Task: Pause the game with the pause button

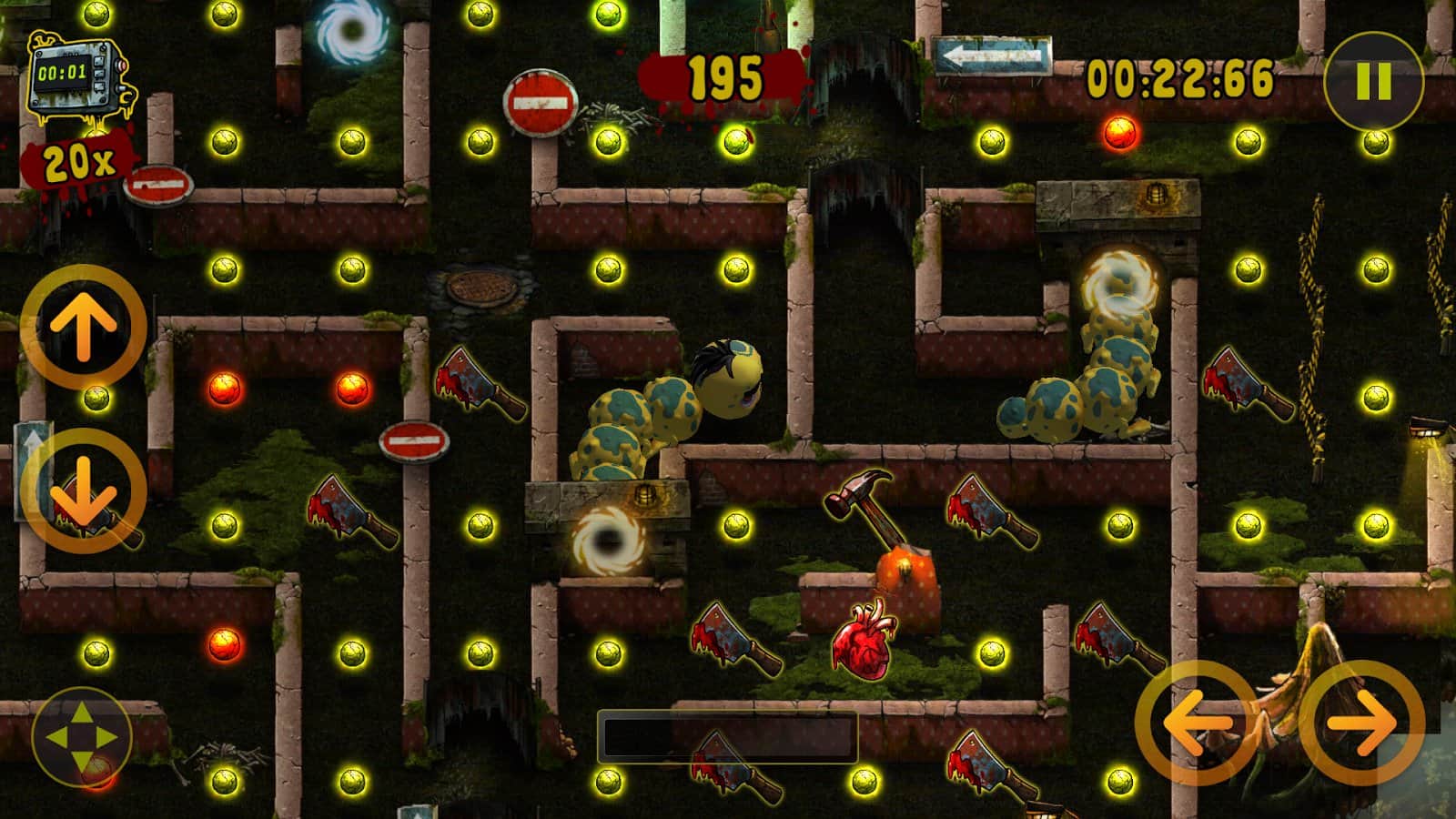Action: 1373,82
